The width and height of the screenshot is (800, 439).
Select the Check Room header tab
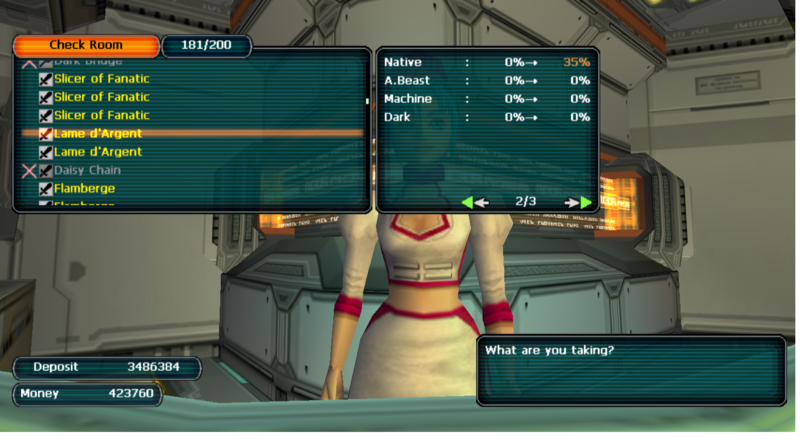[x=86, y=46]
